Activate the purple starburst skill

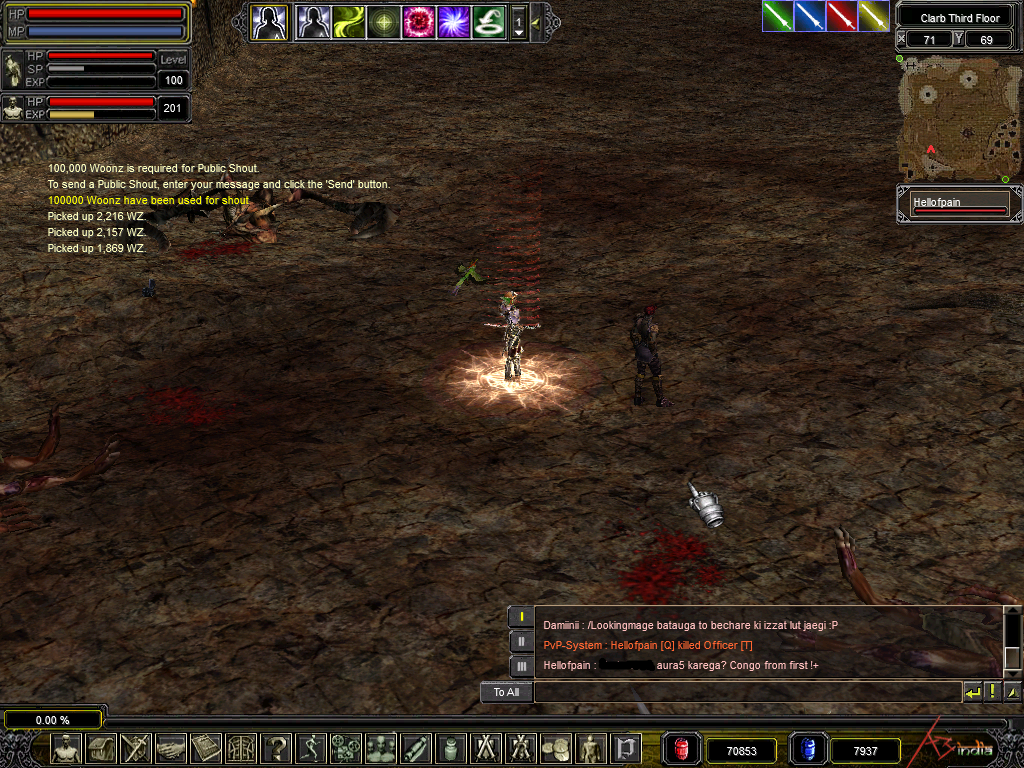tap(453, 22)
